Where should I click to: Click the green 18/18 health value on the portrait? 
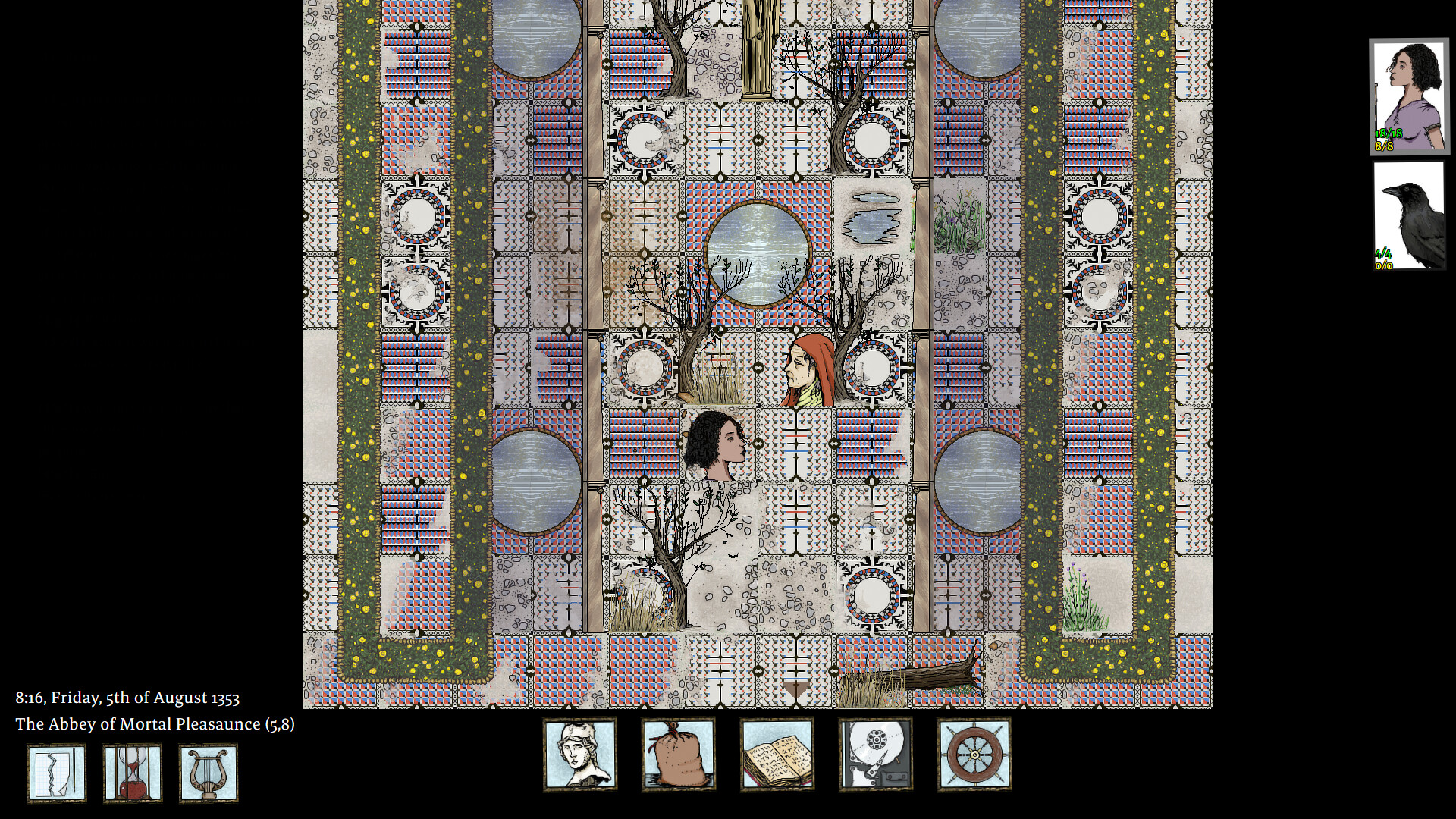point(1388,134)
